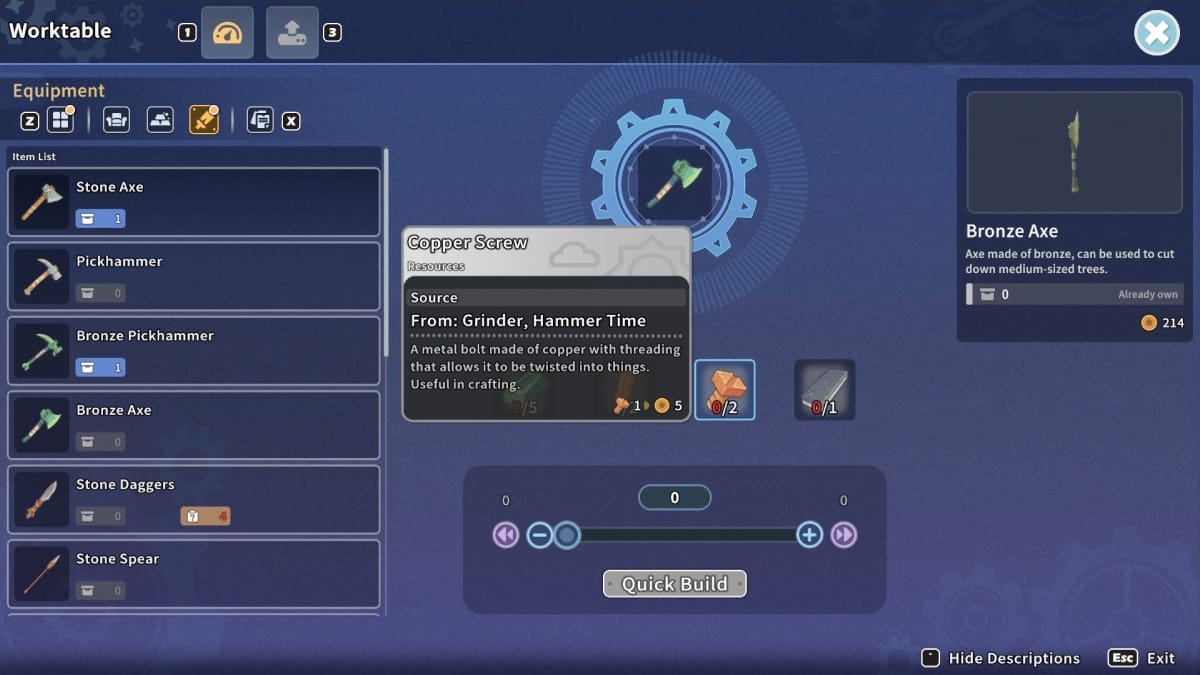The width and height of the screenshot is (1200, 675).
Task: Increase build quantity with plus button
Action: coord(809,535)
